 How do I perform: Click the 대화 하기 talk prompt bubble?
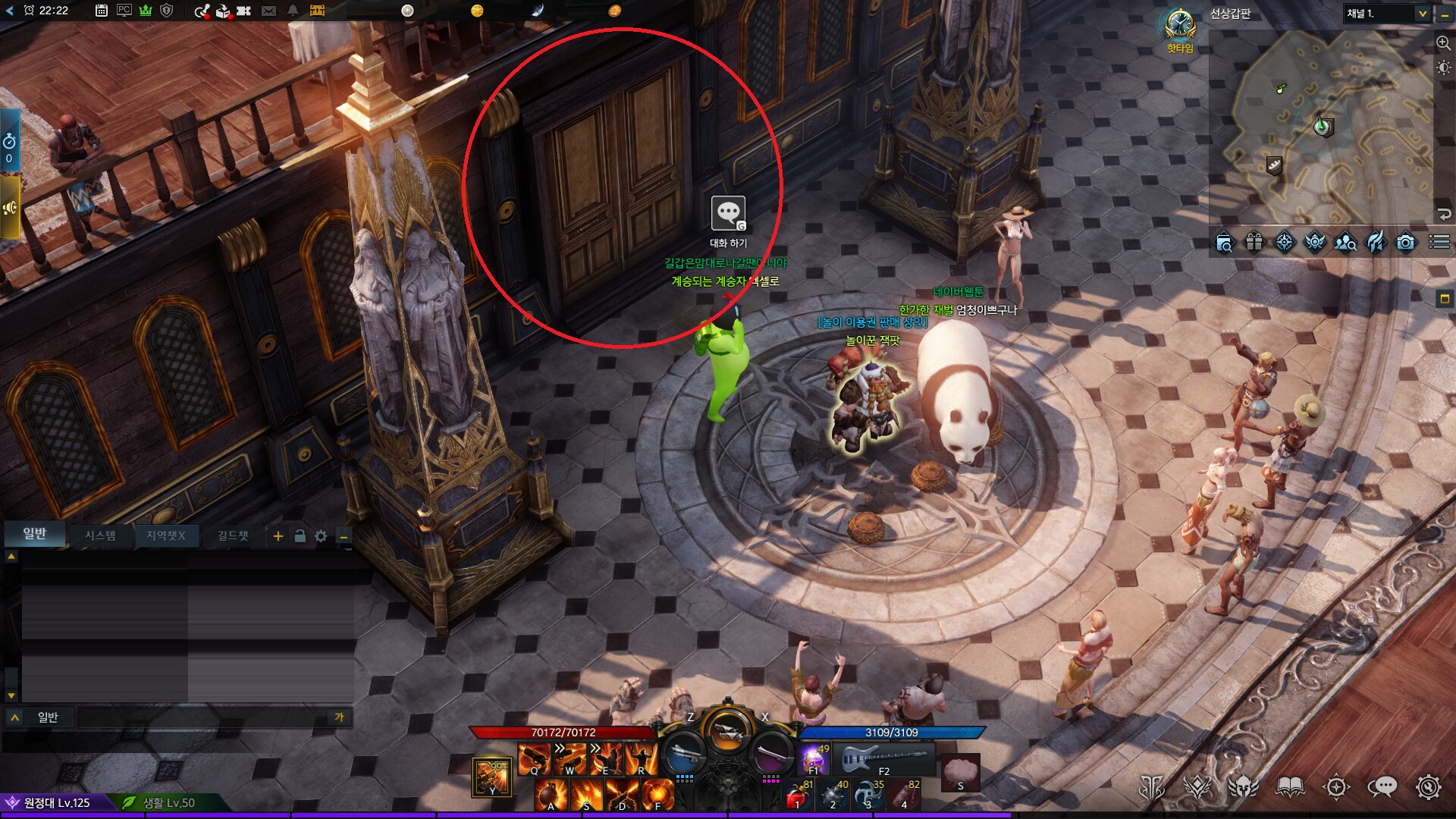coord(728,214)
